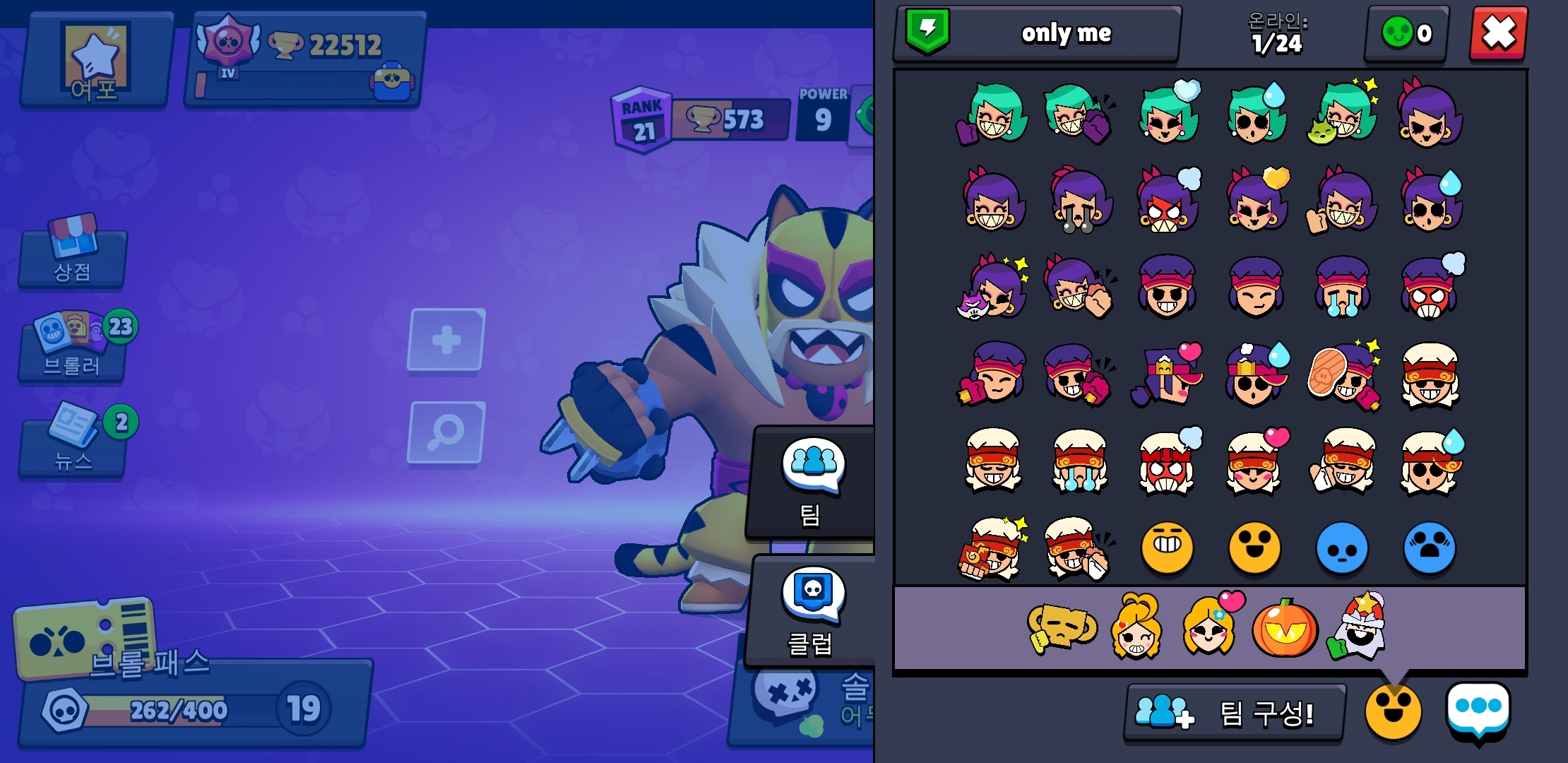Open the online members counter button
Image resolution: width=1568 pixels, height=763 pixels.
coord(1406,33)
